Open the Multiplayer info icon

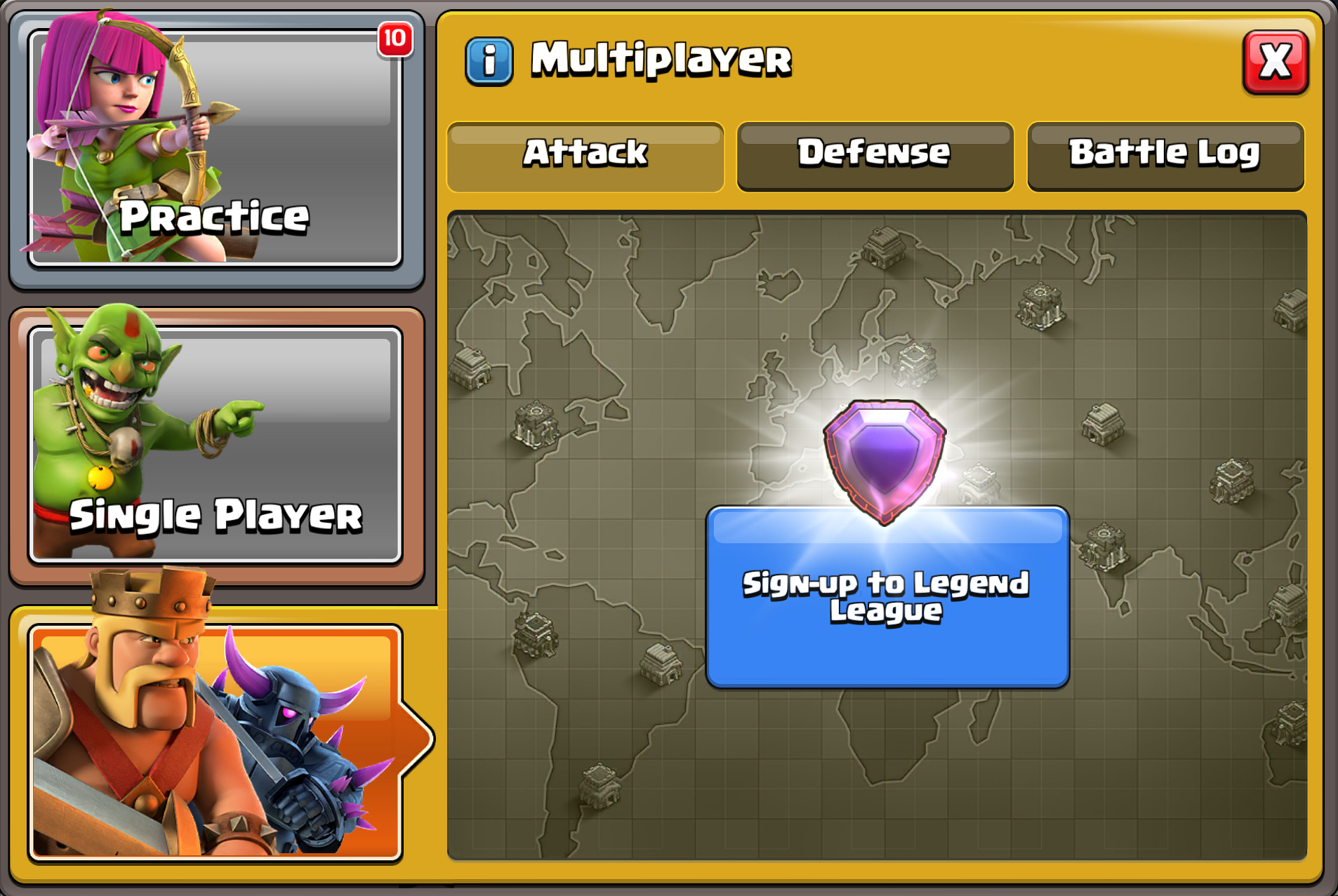[489, 60]
